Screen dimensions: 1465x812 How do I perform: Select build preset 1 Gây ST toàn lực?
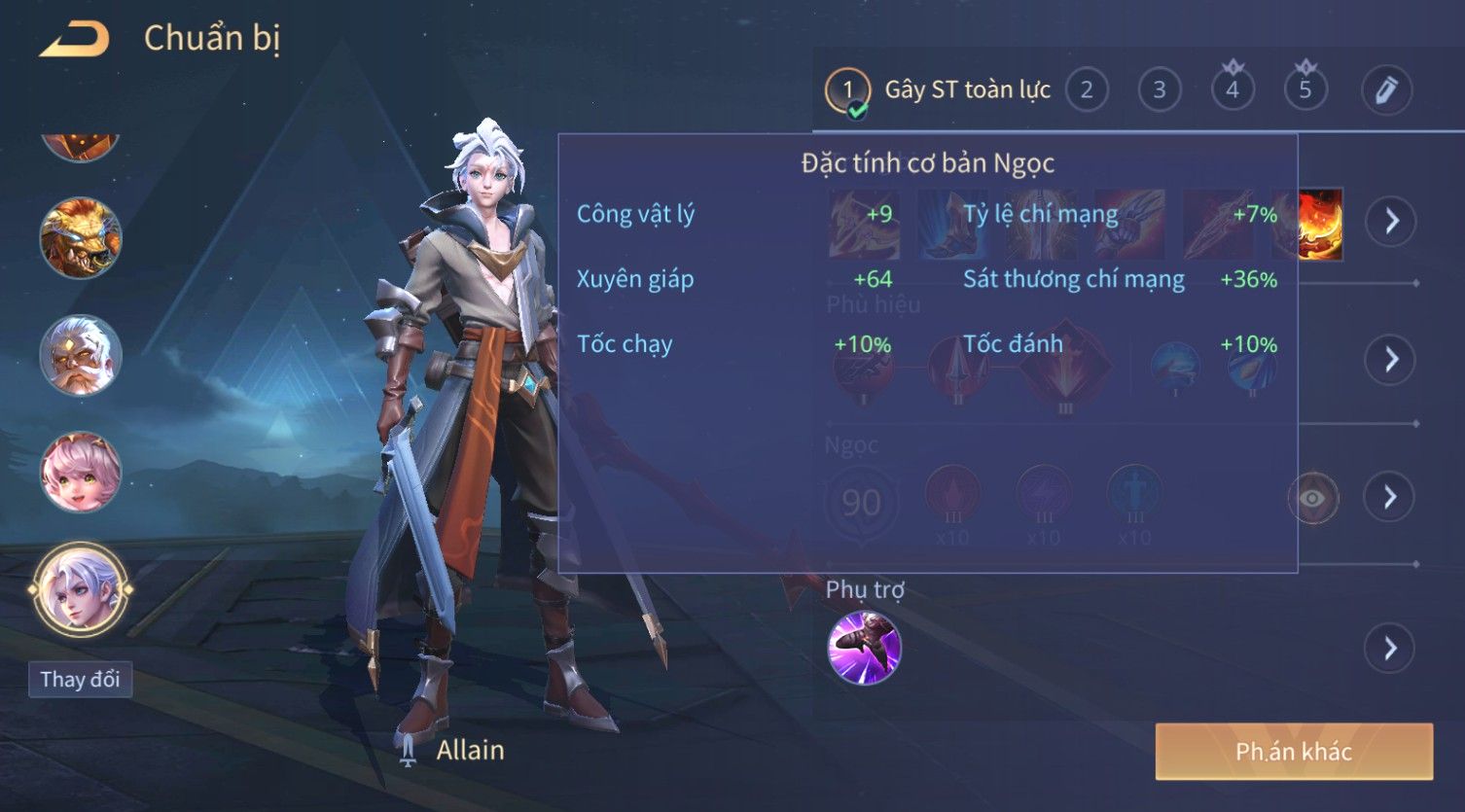[x=847, y=90]
